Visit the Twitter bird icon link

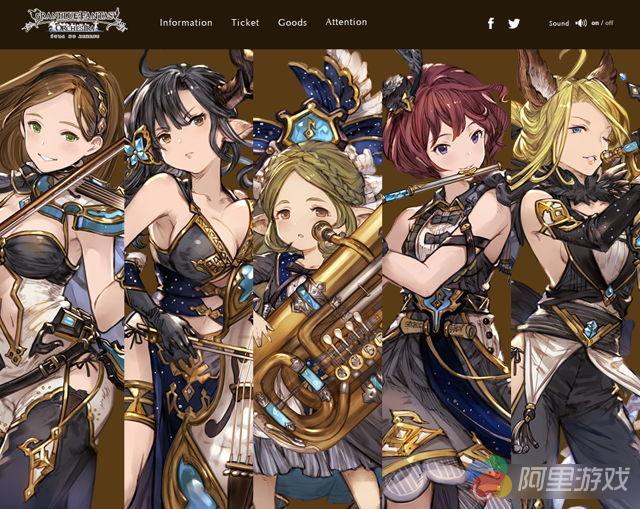point(514,23)
